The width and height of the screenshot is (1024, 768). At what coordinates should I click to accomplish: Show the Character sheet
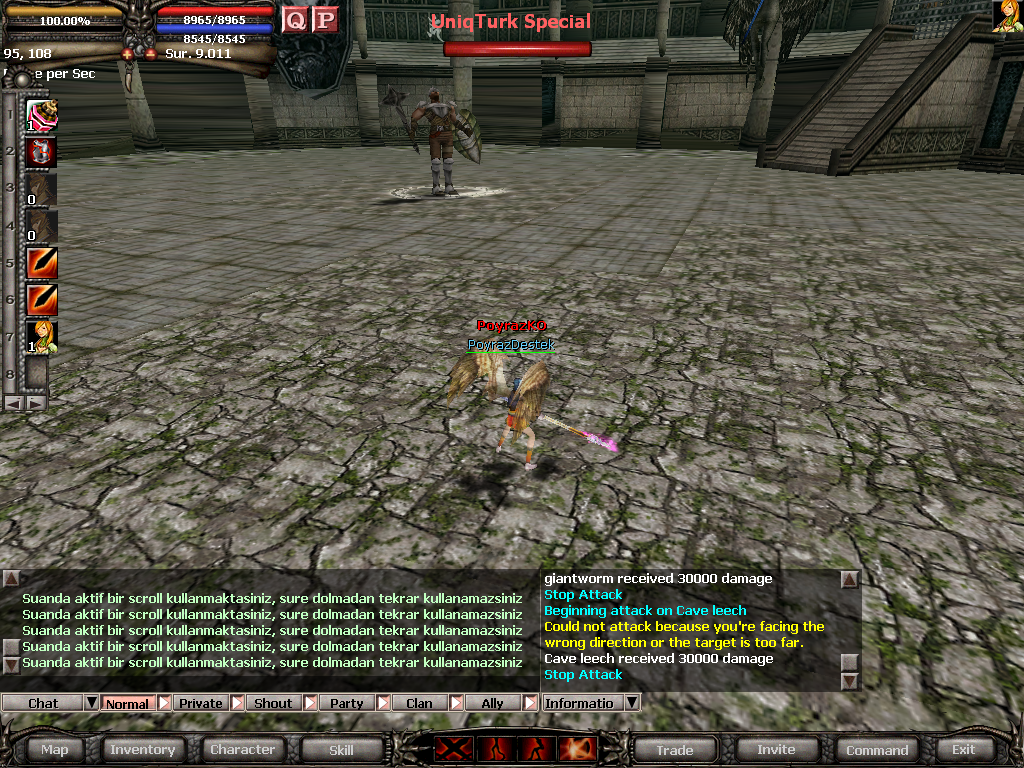[242, 749]
